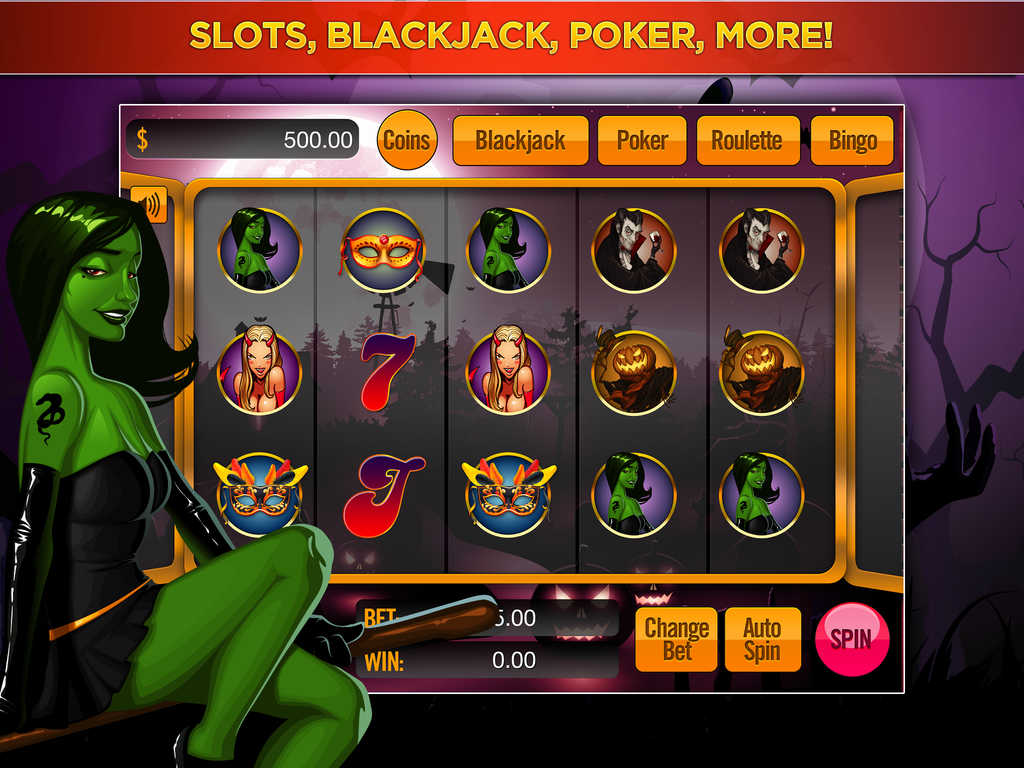Click the Change Bet button
Viewport: 1024px width, 768px height.
[x=677, y=639]
